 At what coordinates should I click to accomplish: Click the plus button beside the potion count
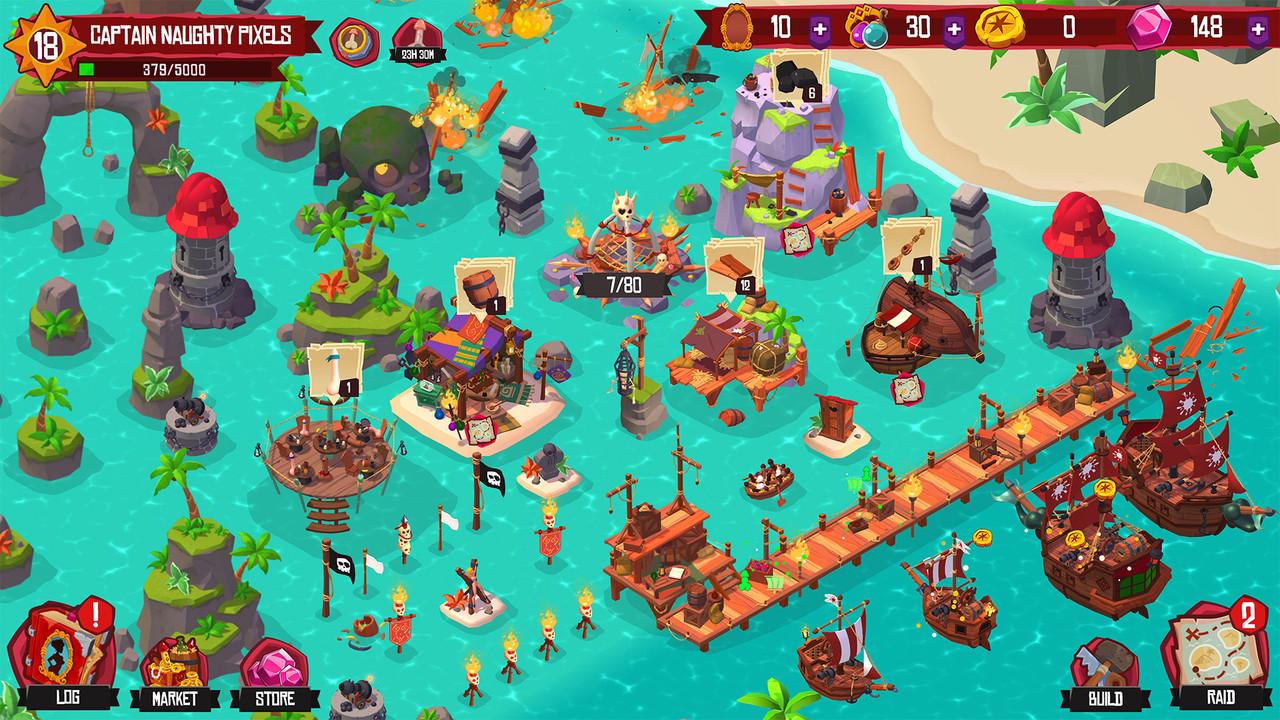click(x=954, y=28)
